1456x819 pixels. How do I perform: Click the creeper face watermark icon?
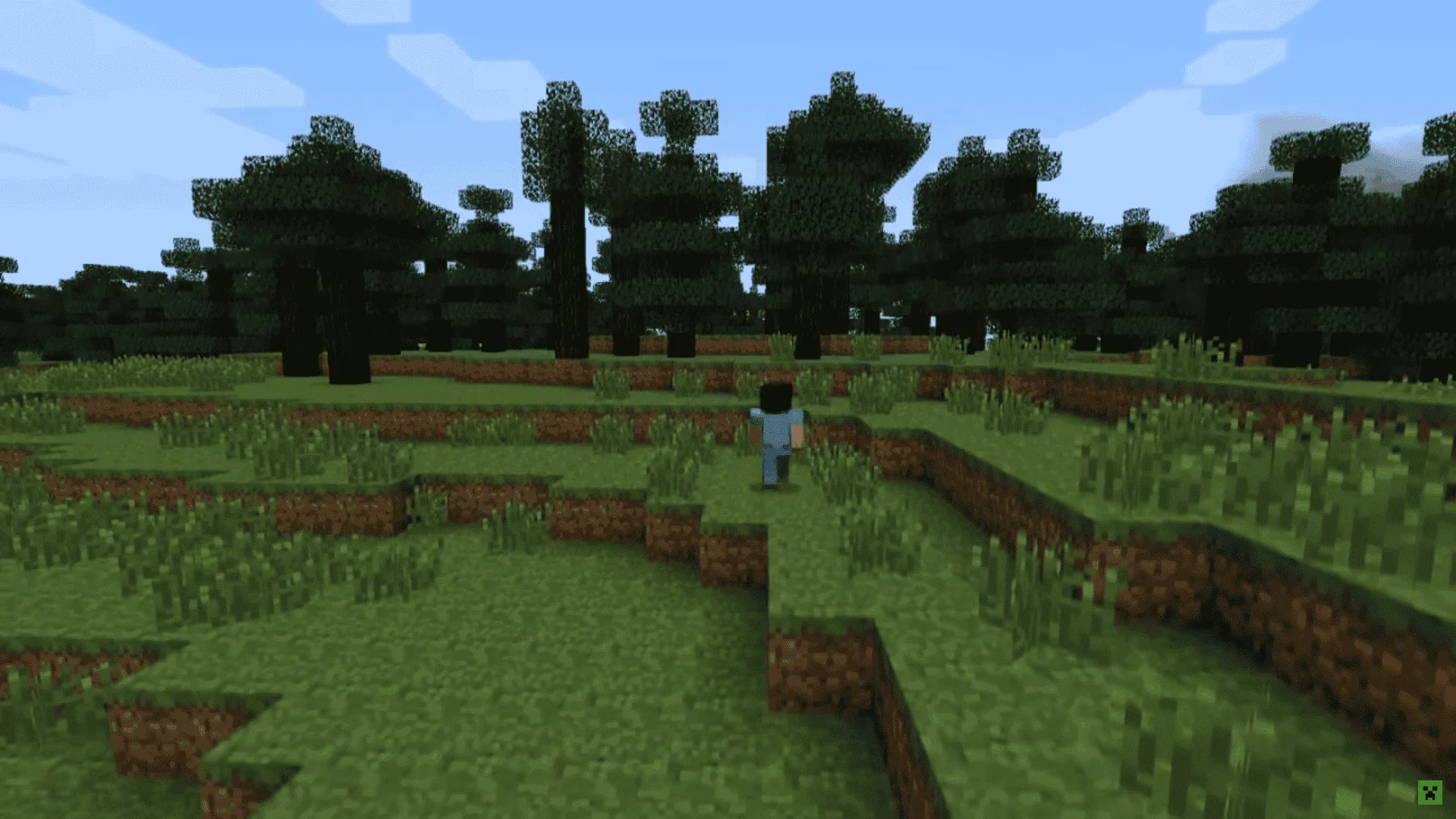click(1429, 792)
